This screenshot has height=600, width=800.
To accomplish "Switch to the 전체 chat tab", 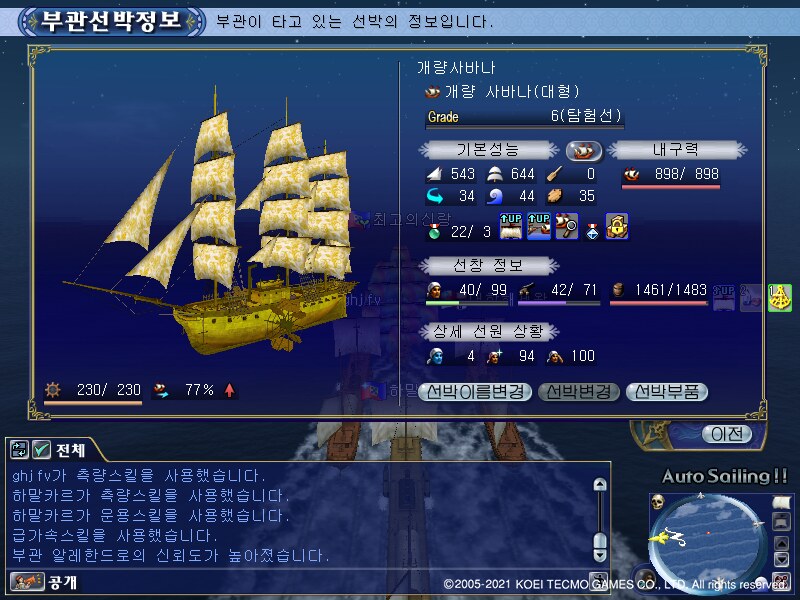I will 70,451.
